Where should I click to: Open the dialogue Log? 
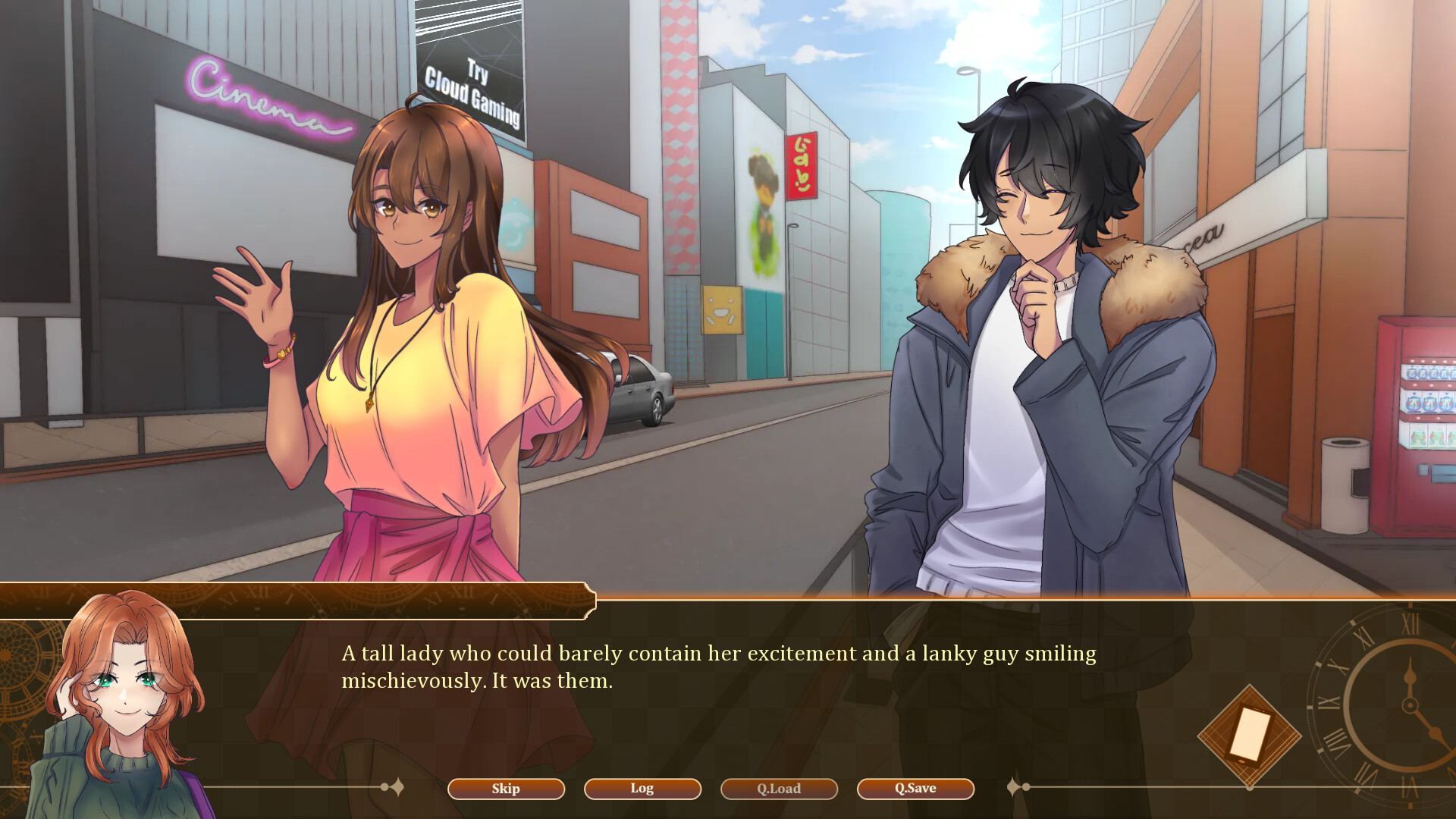(x=642, y=789)
